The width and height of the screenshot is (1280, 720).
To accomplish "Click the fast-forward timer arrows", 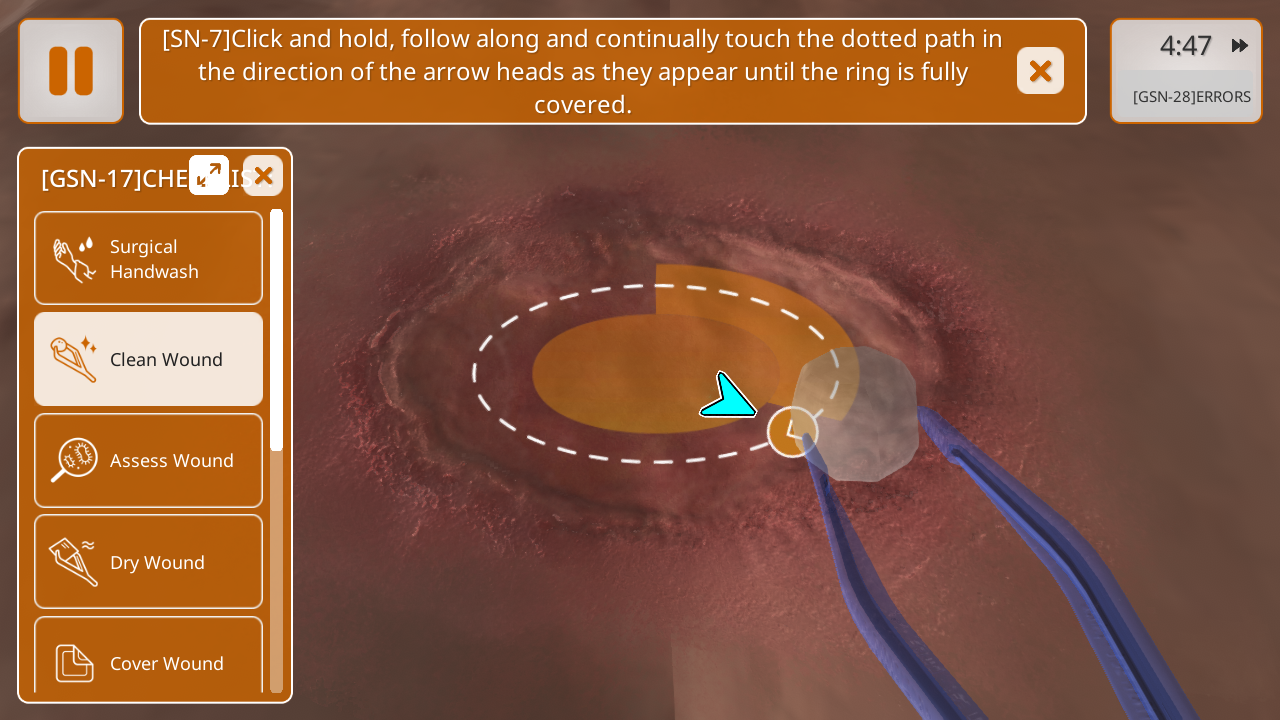I will 1240,46.
